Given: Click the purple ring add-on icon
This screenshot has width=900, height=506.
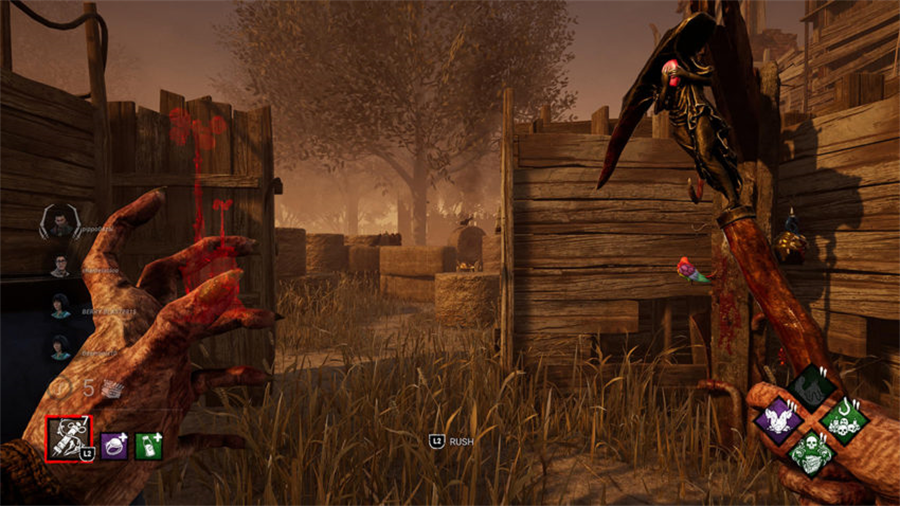Looking at the screenshot, I should coord(113,445).
